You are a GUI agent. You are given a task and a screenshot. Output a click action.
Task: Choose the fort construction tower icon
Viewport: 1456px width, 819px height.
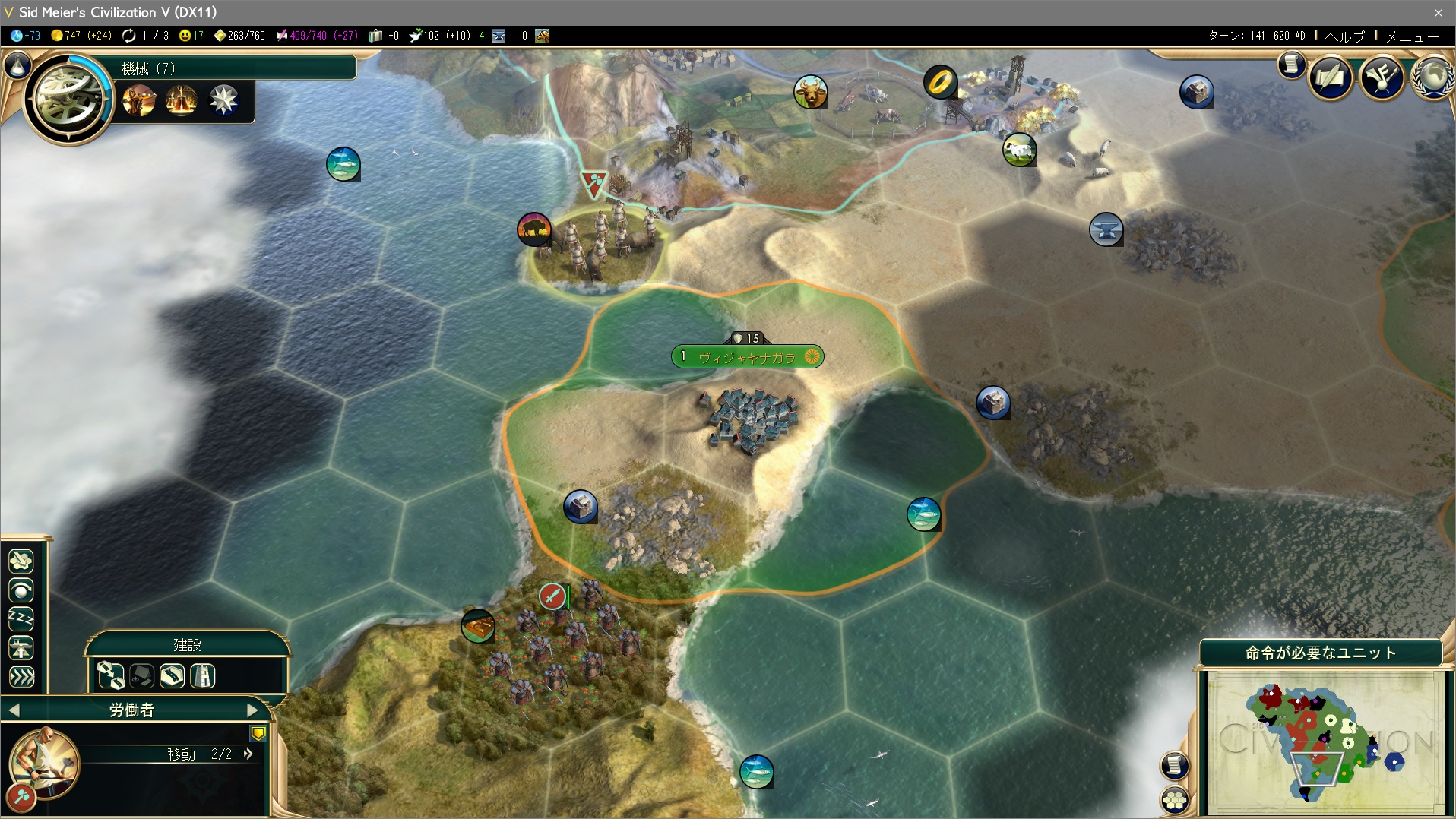[x=202, y=675]
